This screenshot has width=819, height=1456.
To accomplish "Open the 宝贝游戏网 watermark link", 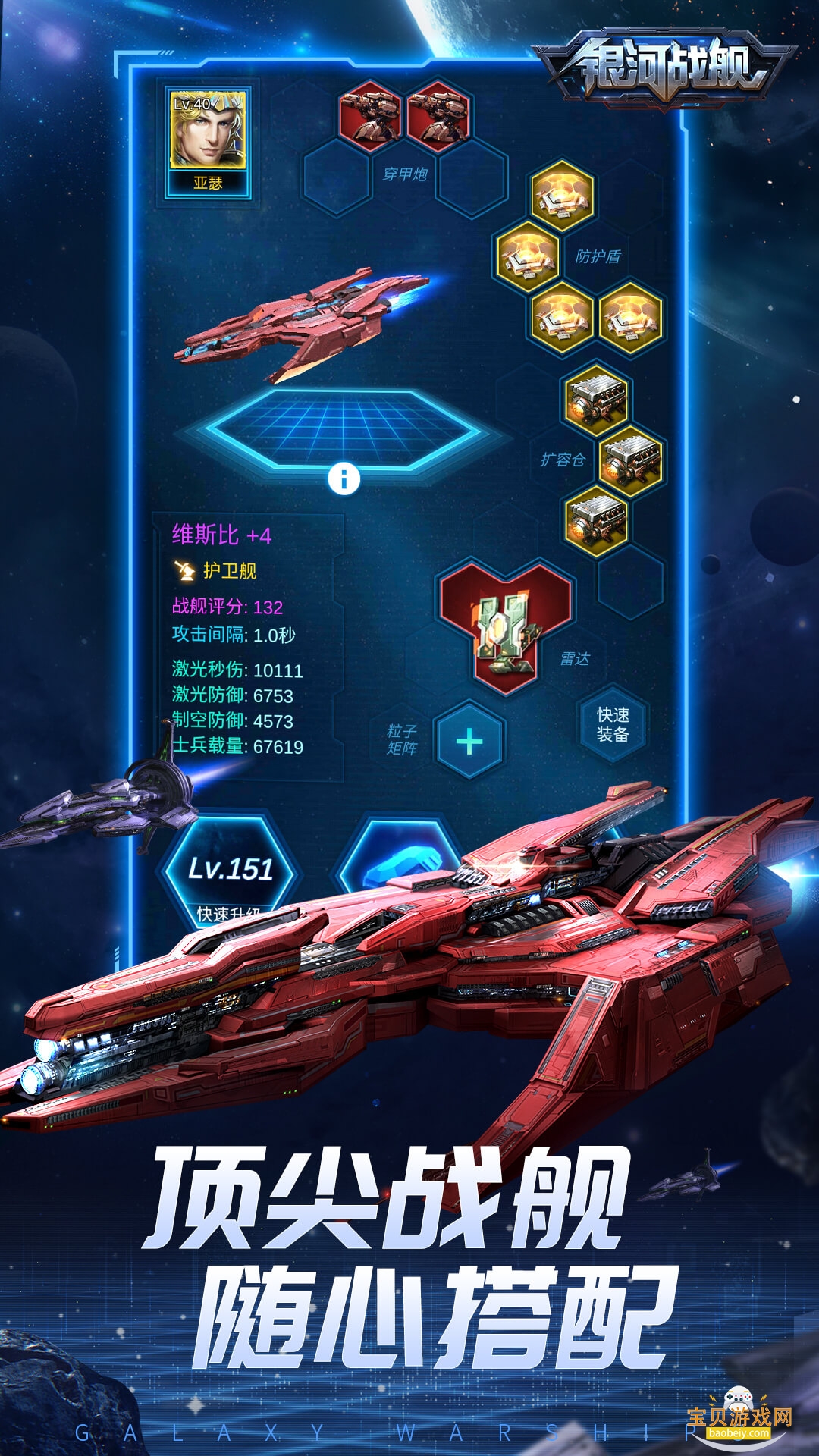I will pos(739,1417).
